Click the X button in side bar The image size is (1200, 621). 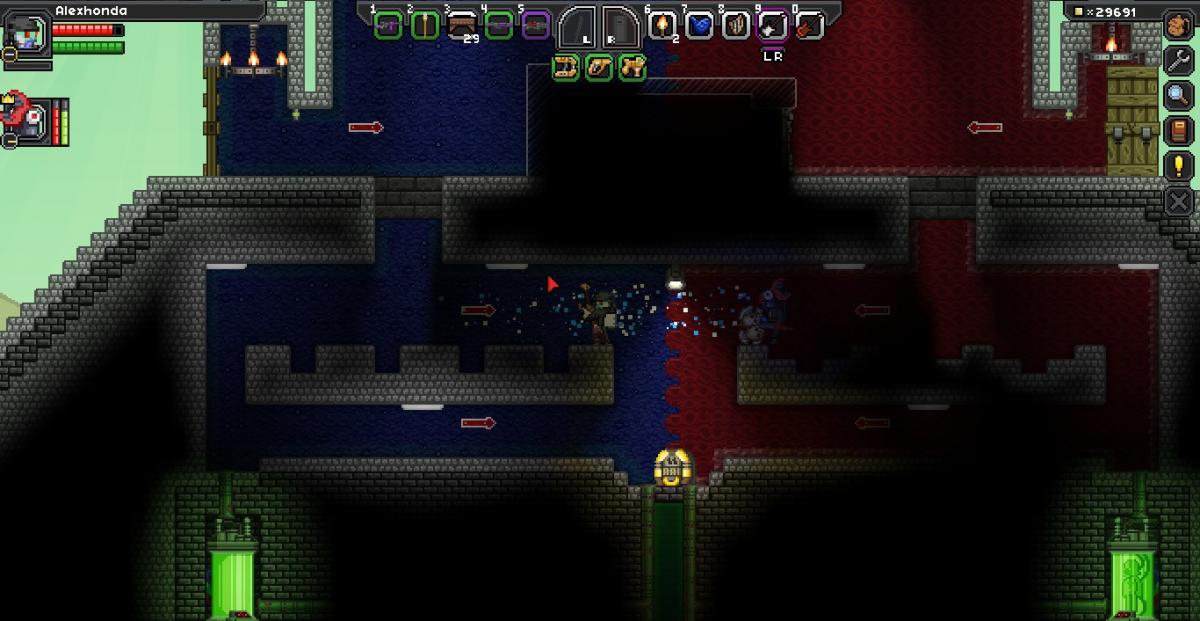point(1178,201)
